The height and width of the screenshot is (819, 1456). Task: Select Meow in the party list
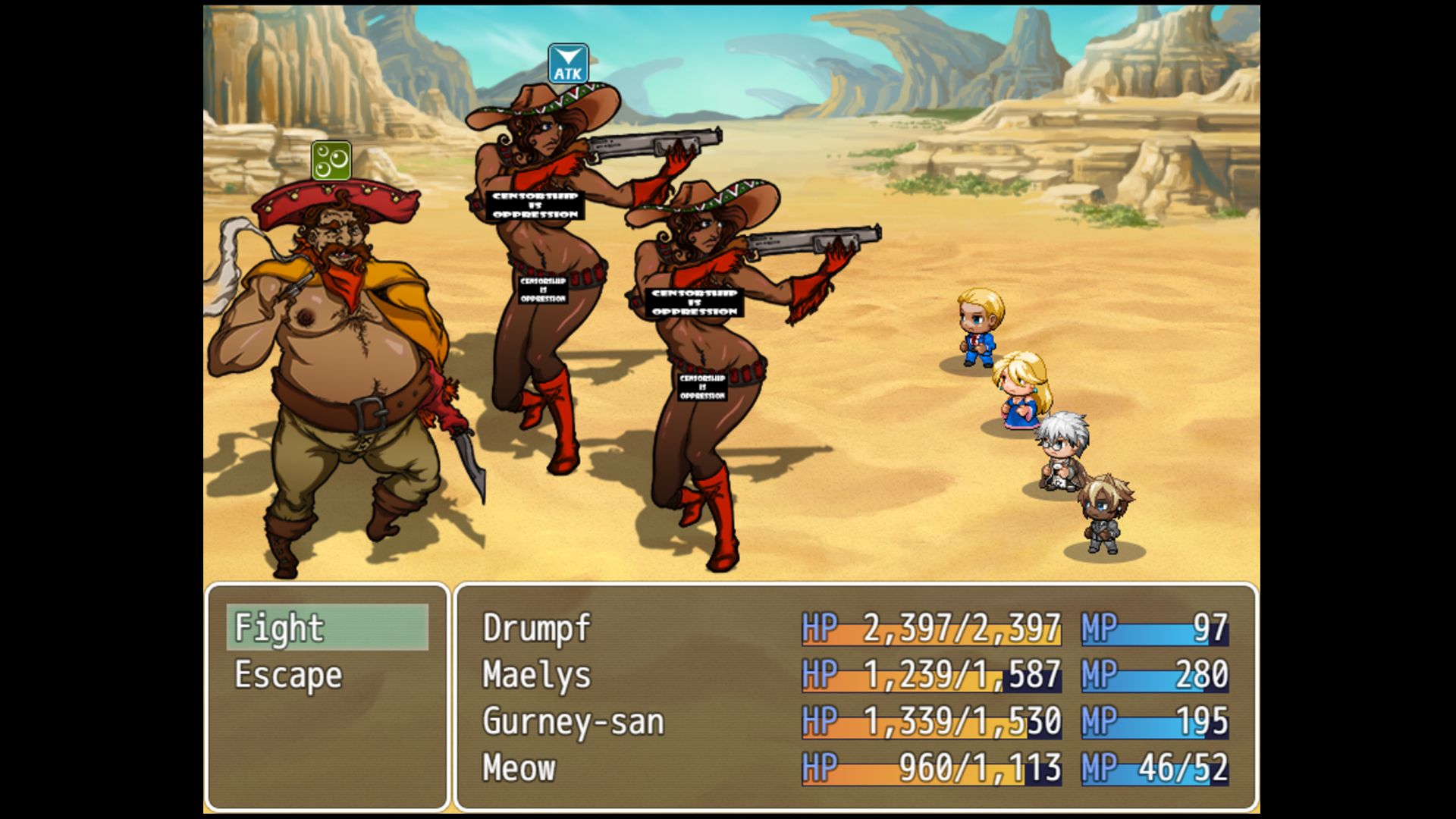[855, 768]
